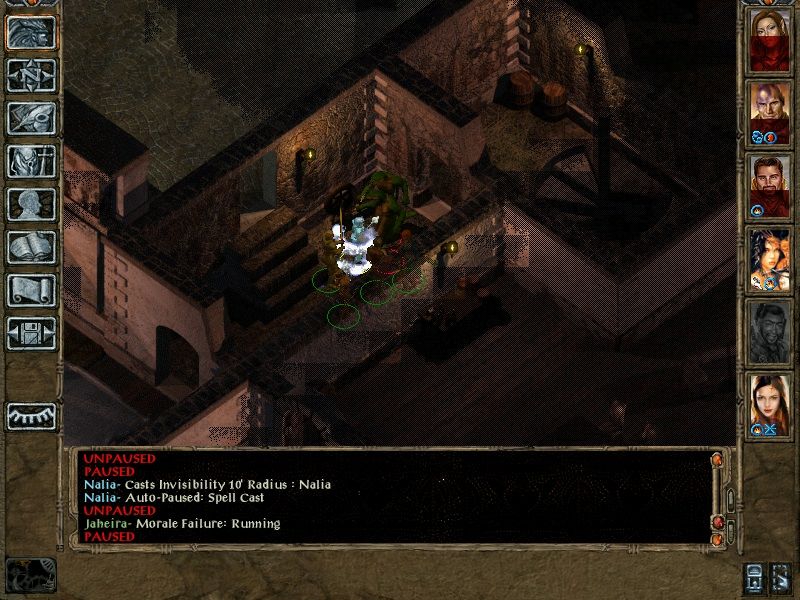Open the inventory screen

(x=31, y=161)
